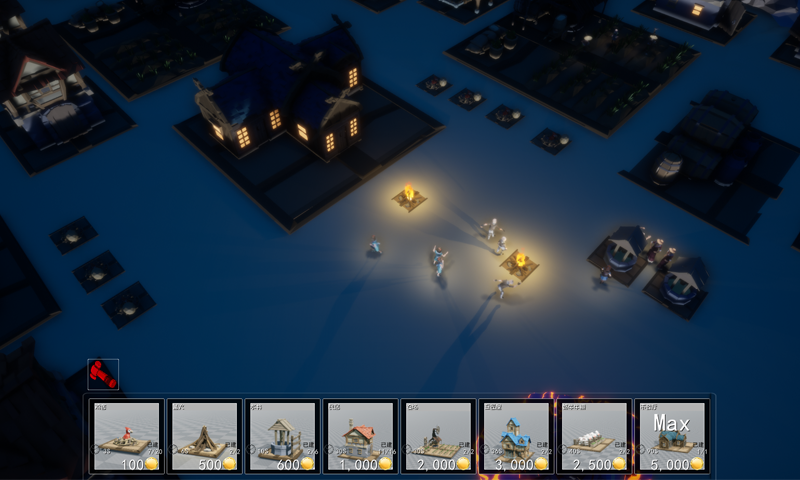
Task: Choose the campfire building costing 100 gold
Action: (x=126, y=437)
